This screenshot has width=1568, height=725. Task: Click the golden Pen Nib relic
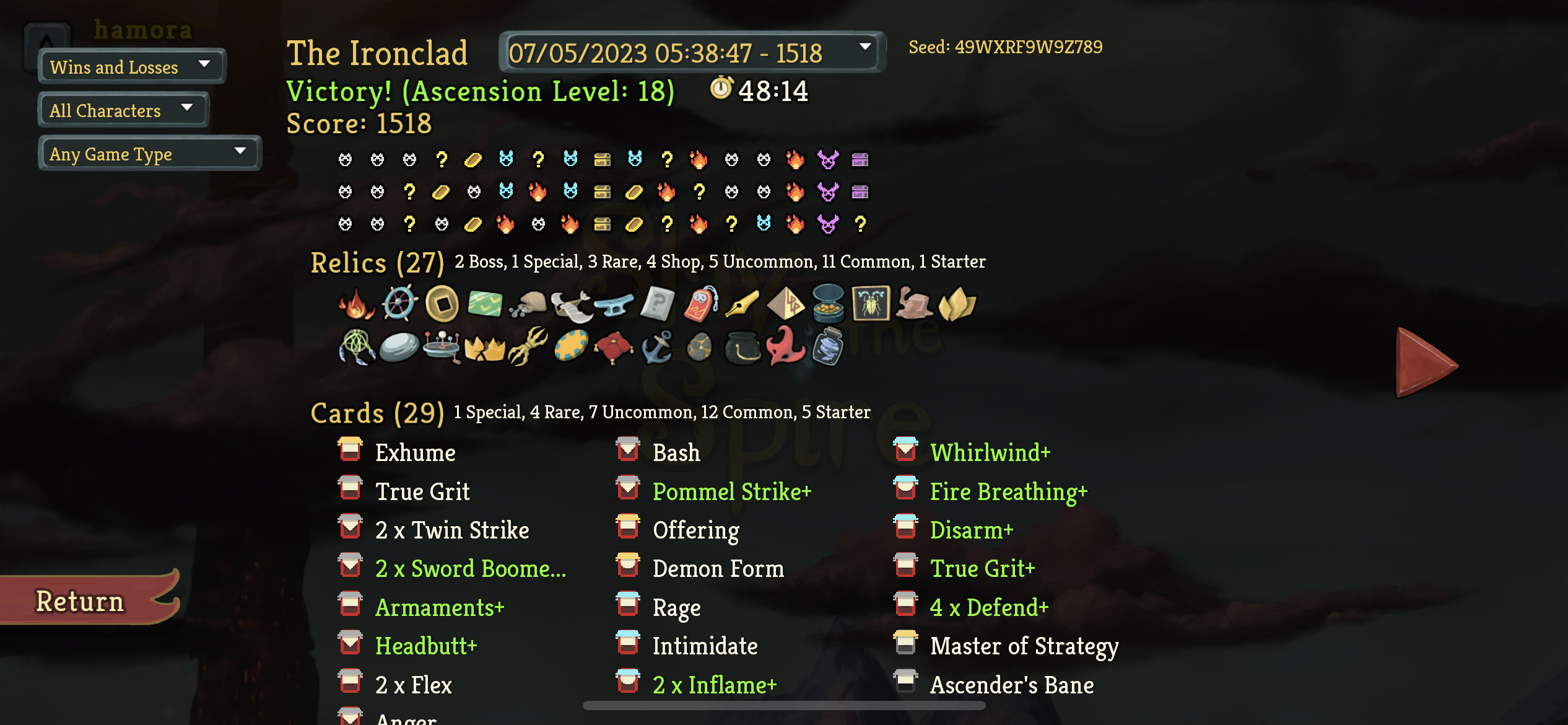[743, 304]
